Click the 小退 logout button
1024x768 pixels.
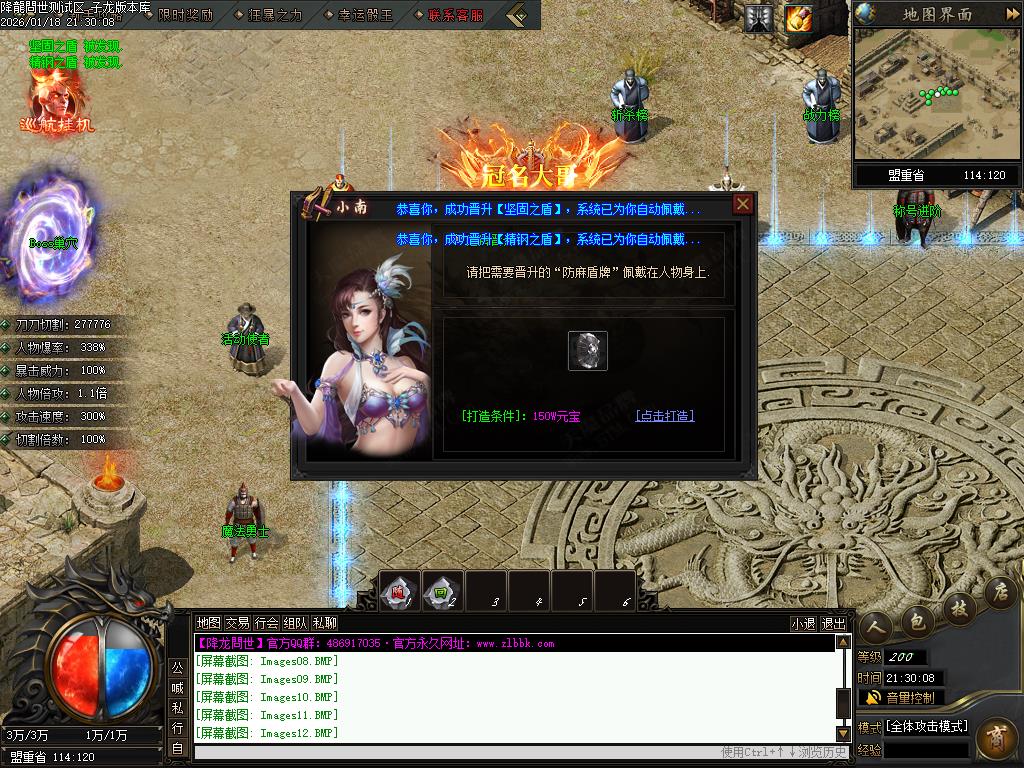point(803,623)
